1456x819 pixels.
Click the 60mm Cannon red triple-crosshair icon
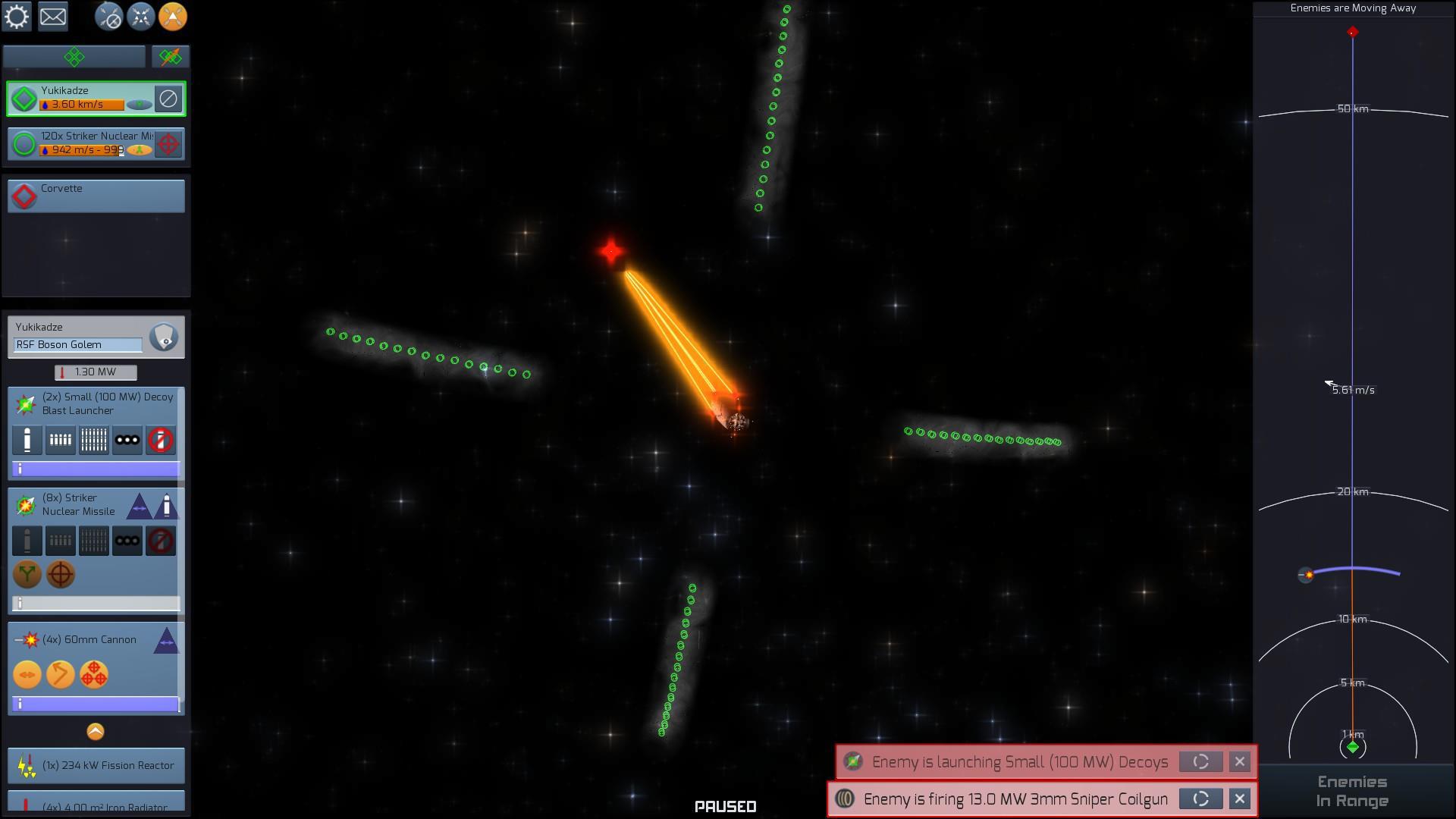[x=94, y=674]
